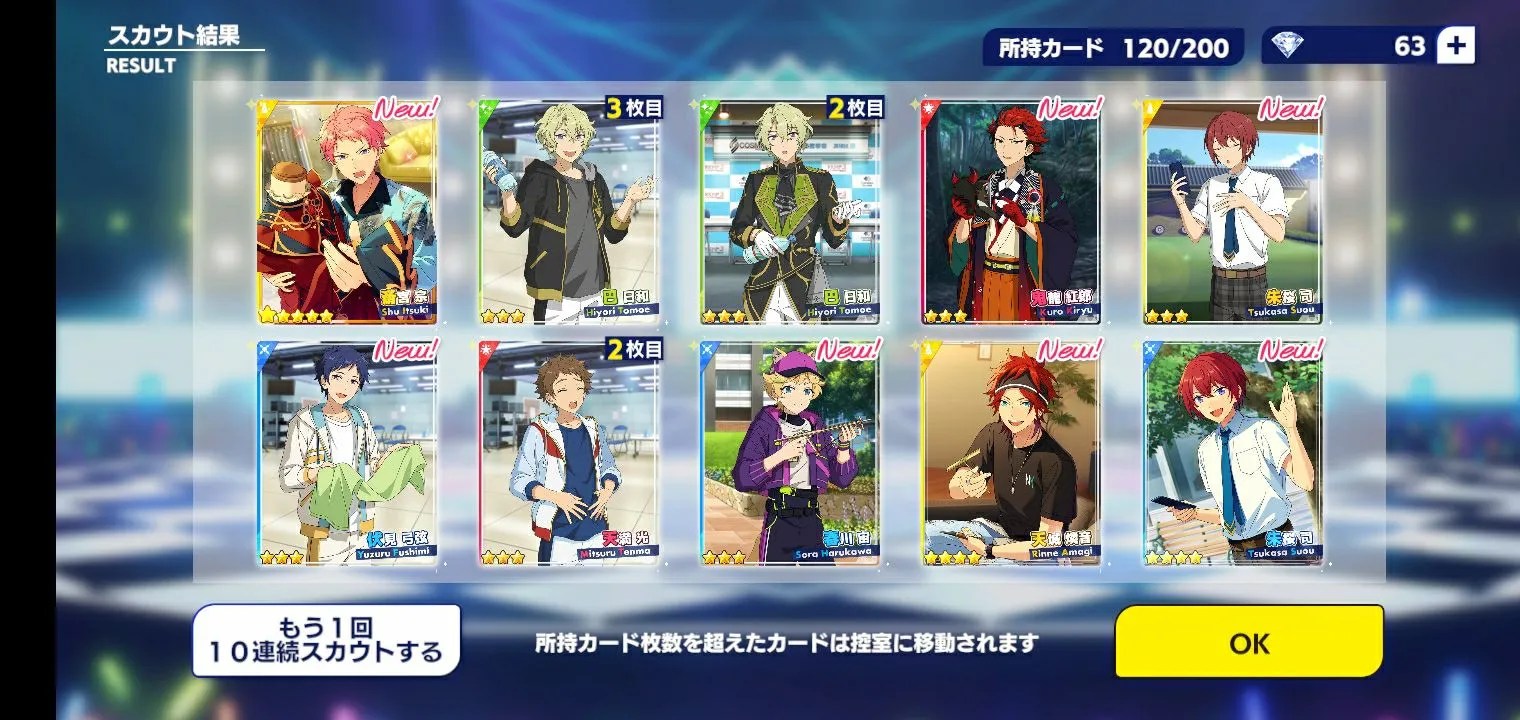Select the three-star Tsukasa Suou card holding a phone
Viewport: 1520px width, 720px height.
(1232, 212)
